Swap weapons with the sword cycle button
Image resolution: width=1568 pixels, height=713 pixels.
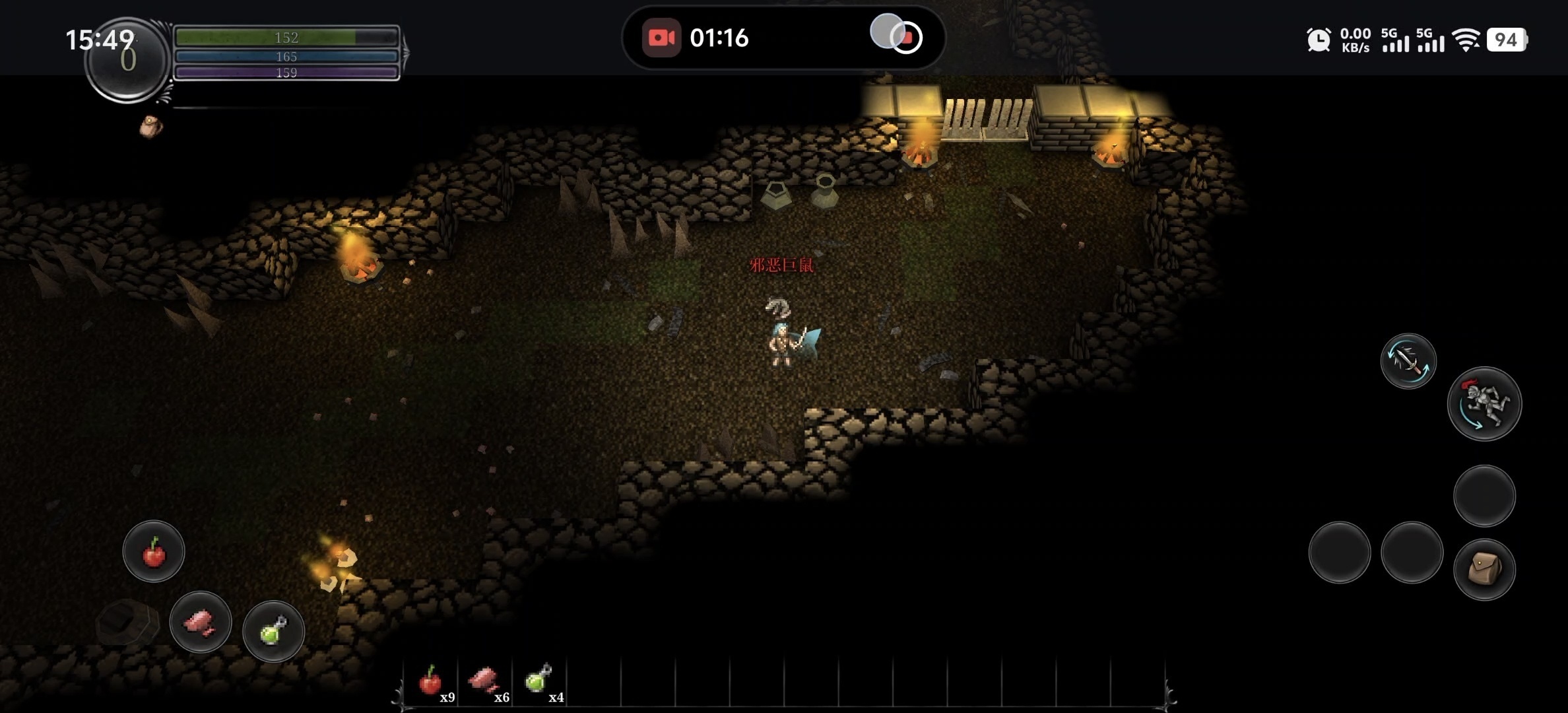(x=1408, y=361)
